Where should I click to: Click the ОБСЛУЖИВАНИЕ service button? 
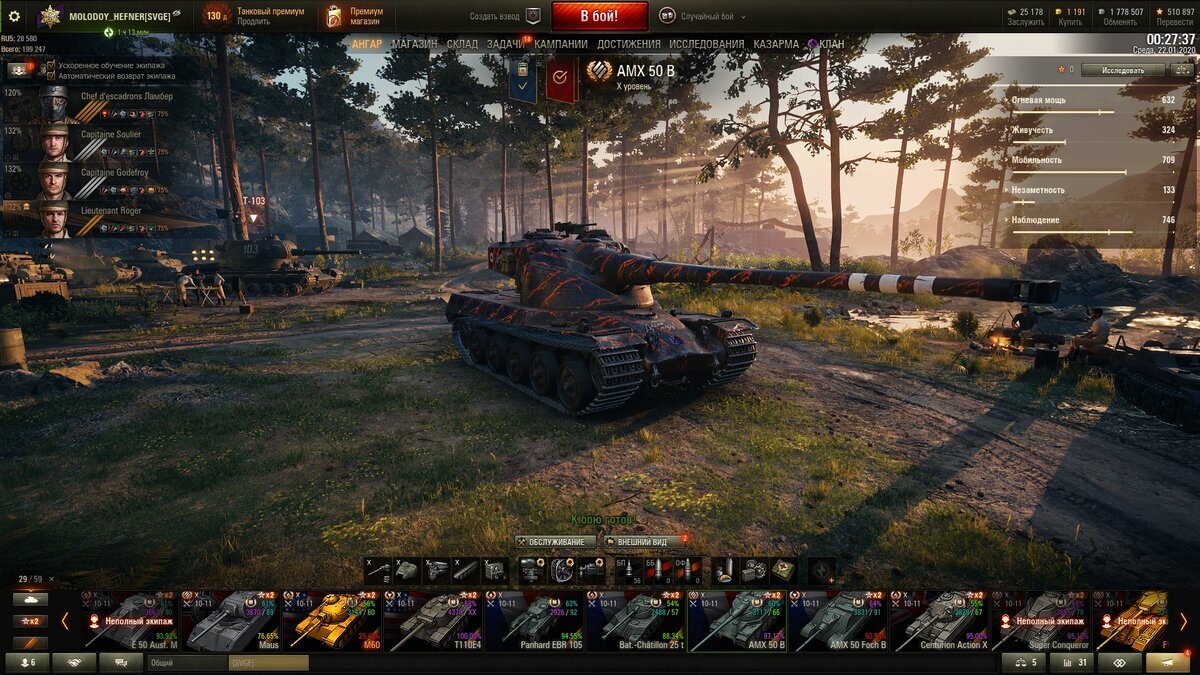click(x=555, y=541)
